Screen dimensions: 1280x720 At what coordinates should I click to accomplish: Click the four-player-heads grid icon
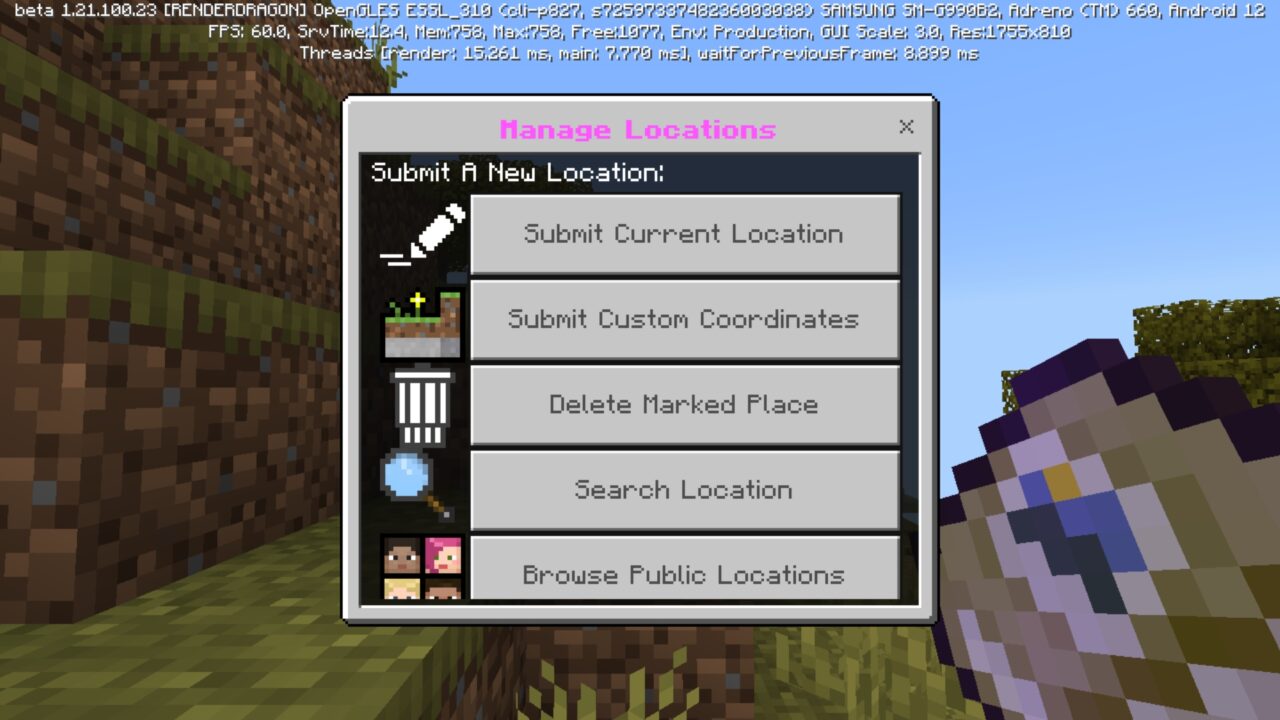pyautogui.click(x=422, y=568)
